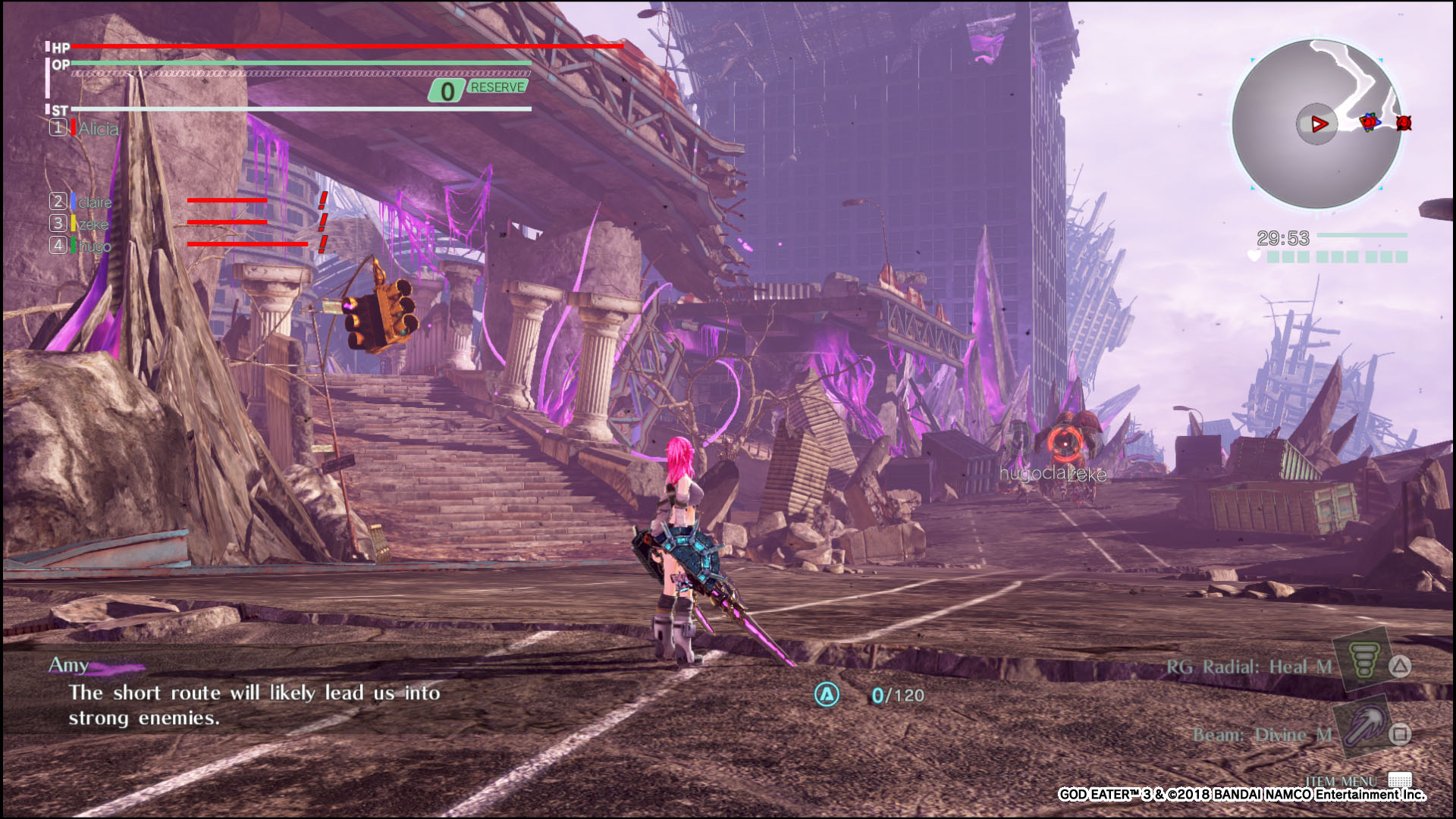This screenshot has width=1456, height=819.
Task: Select player Alicia's name row
Action: 97,129
